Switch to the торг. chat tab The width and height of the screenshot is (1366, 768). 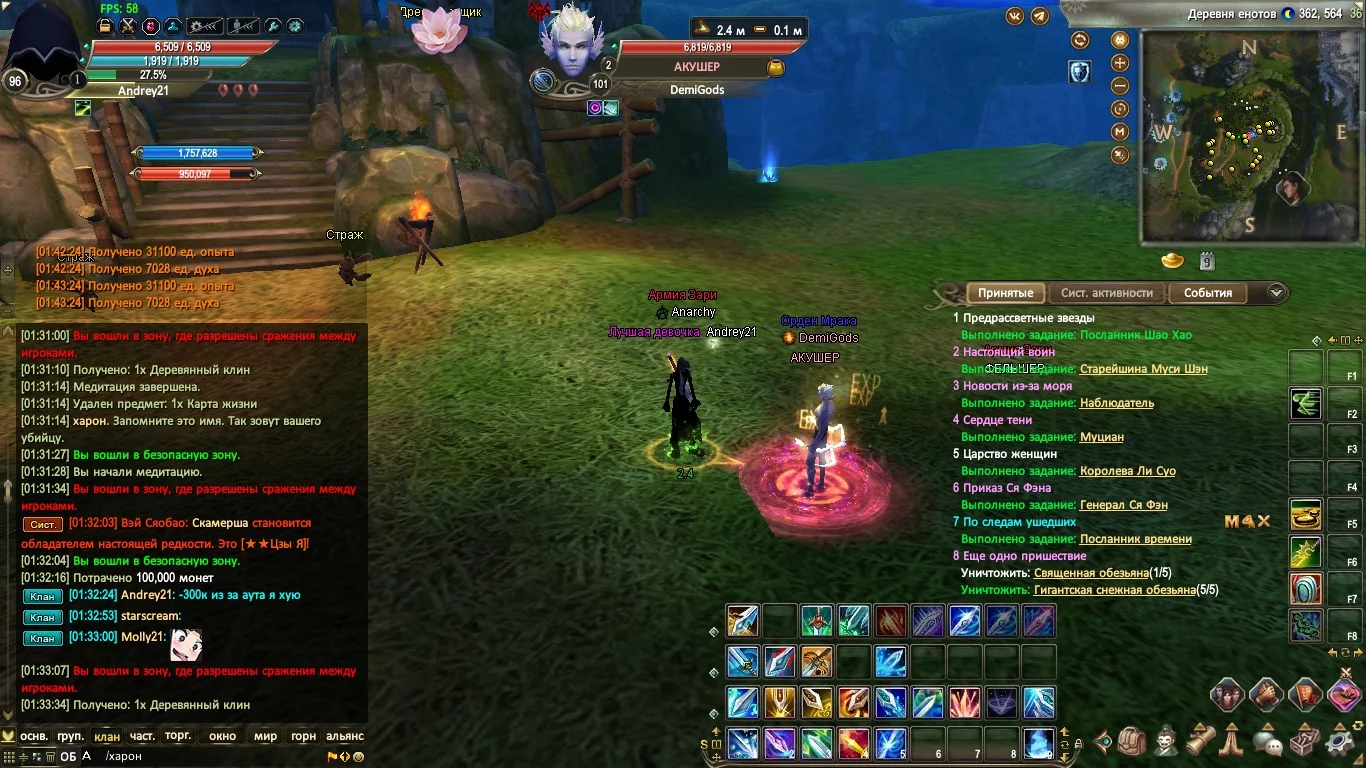[178, 736]
